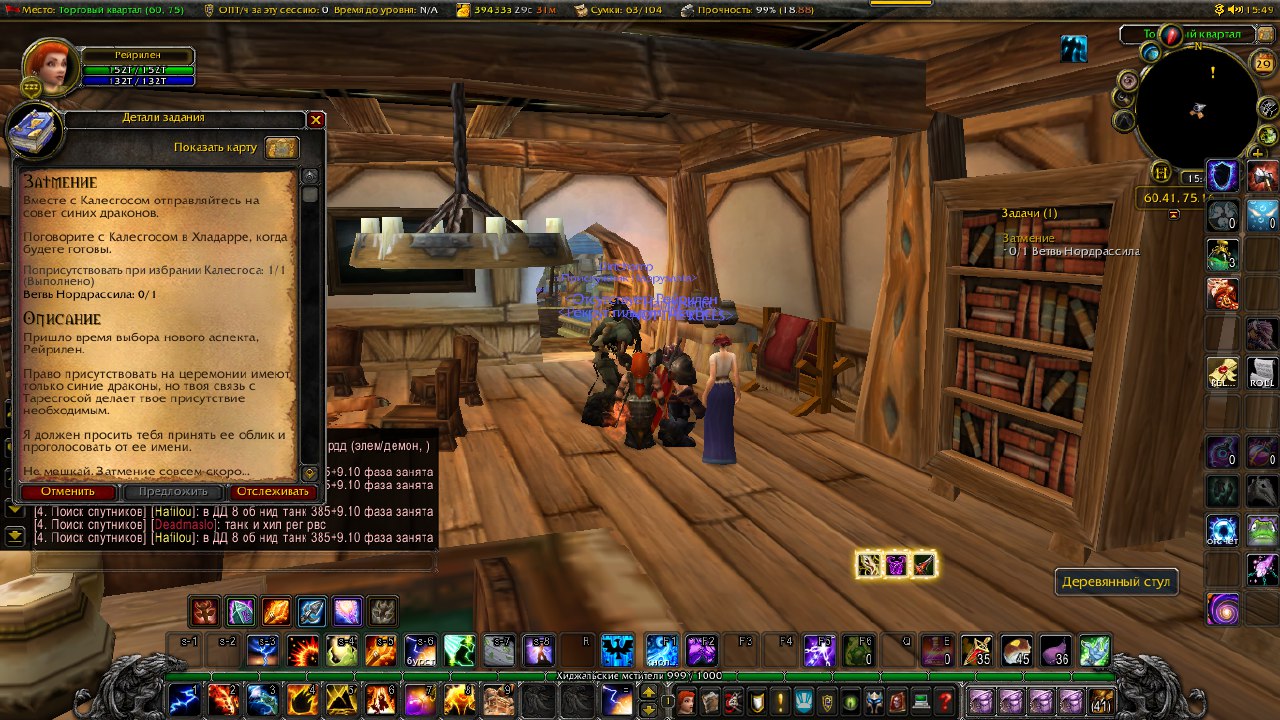The width and height of the screenshot is (1280, 720).
Task: Open the backpack showing 41 free slots
Action: 1102,701
